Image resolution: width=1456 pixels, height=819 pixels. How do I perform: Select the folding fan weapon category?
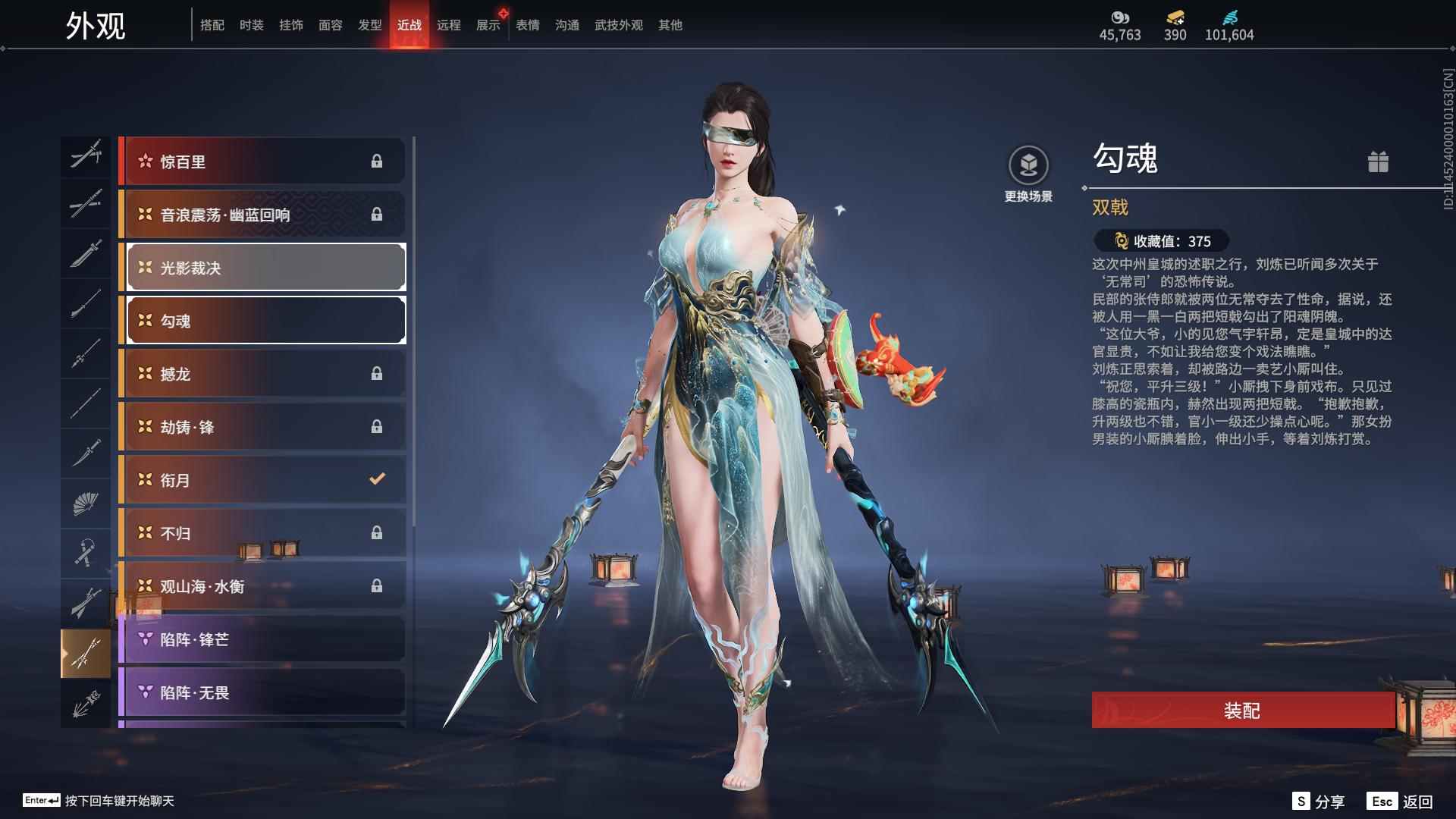pos(85,503)
